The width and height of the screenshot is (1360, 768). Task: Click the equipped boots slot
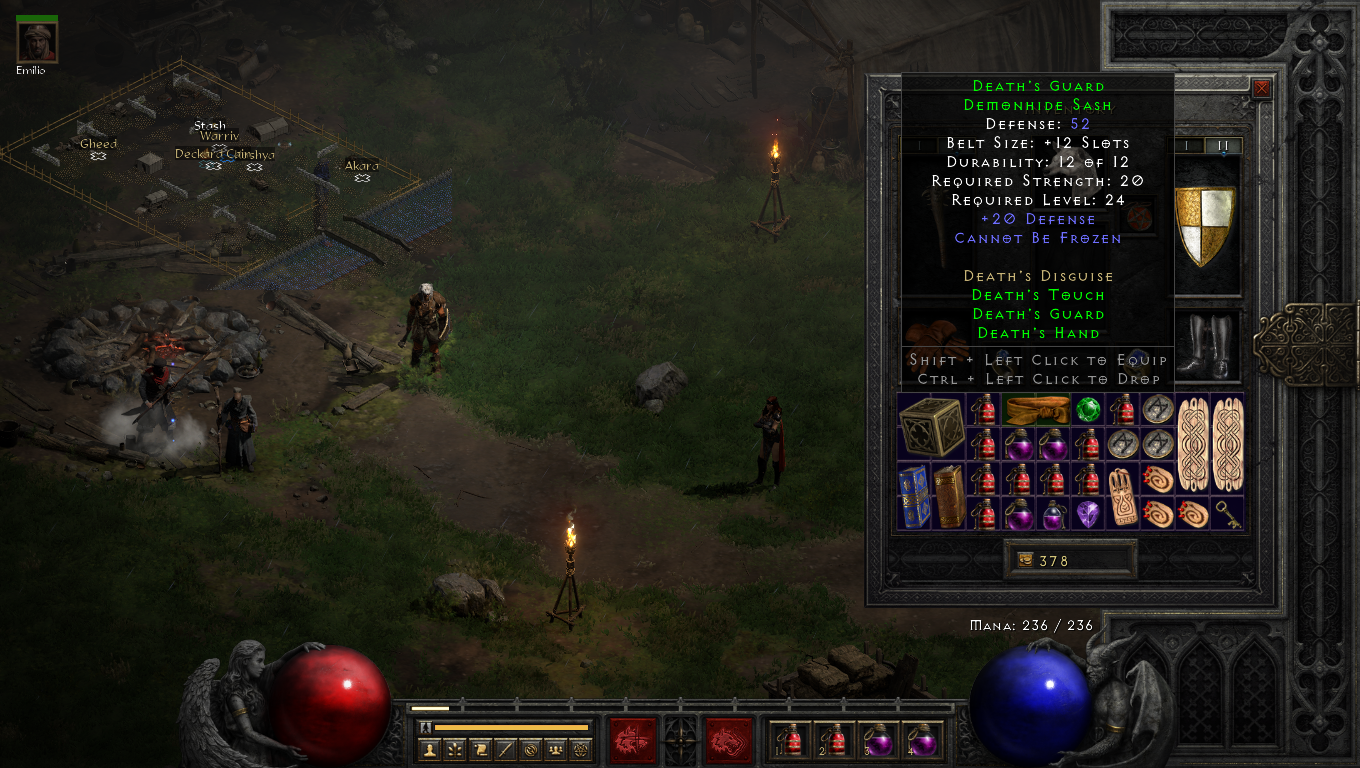click(1204, 345)
